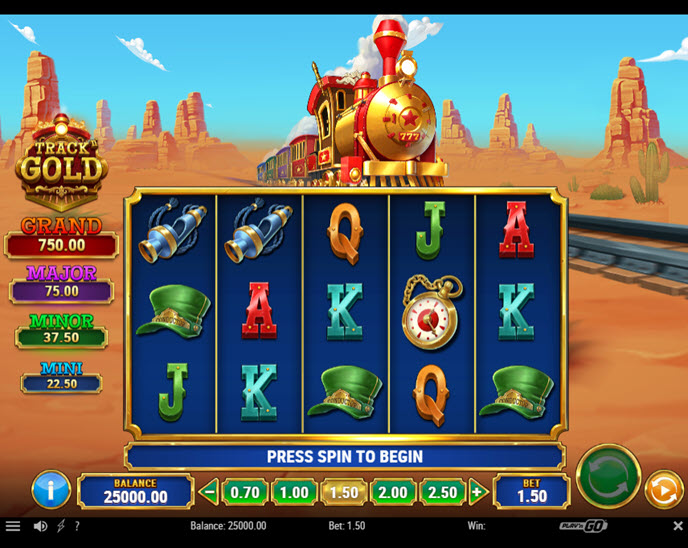The width and height of the screenshot is (688, 548).
Task: Set the bet to 2.00
Action: coord(393,492)
